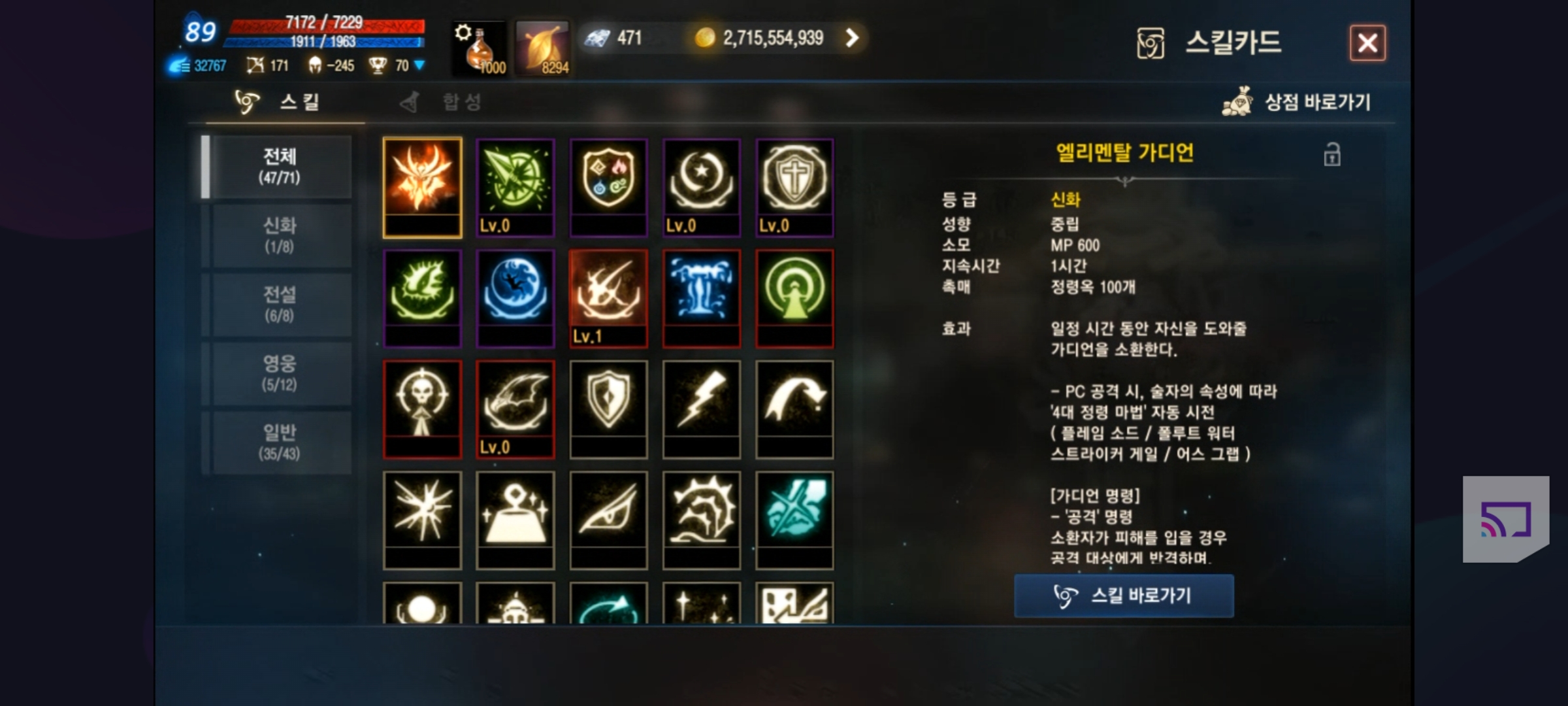
Task: Choose the skull crosshair skill card
Action: [x=422, y=408]
